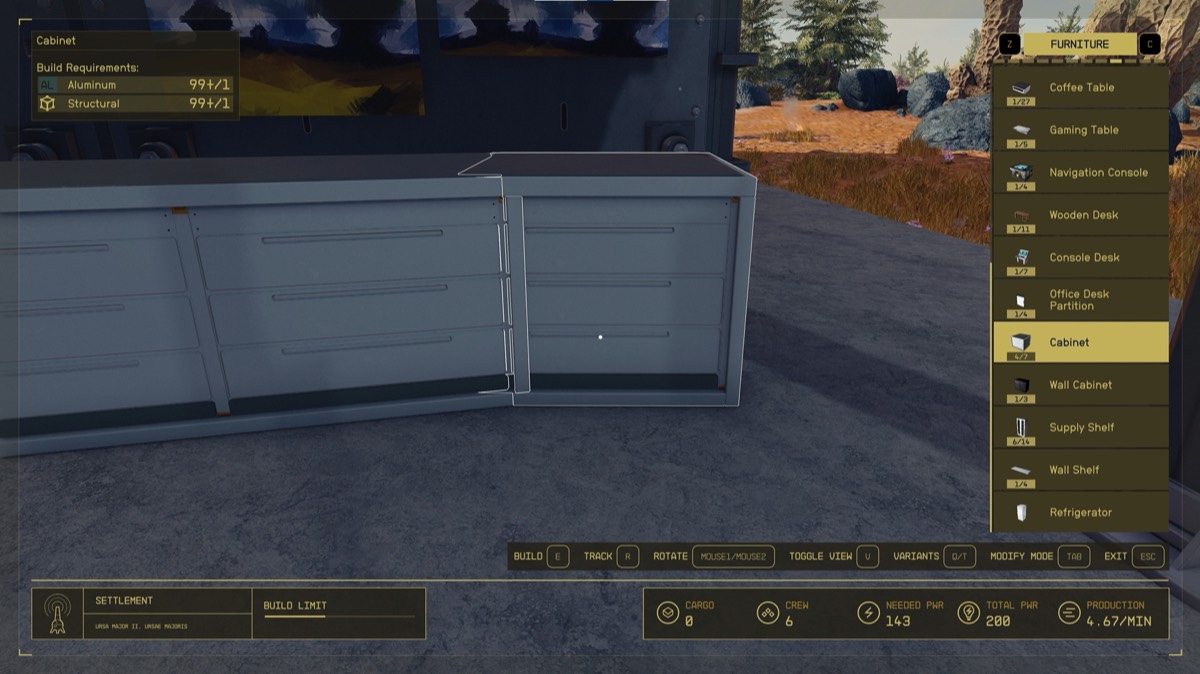Image resolution: width=1200 pixels, height=674 pixels.
Task: Select Supply Shelf from the list
Action: (x=1080, y=427)
